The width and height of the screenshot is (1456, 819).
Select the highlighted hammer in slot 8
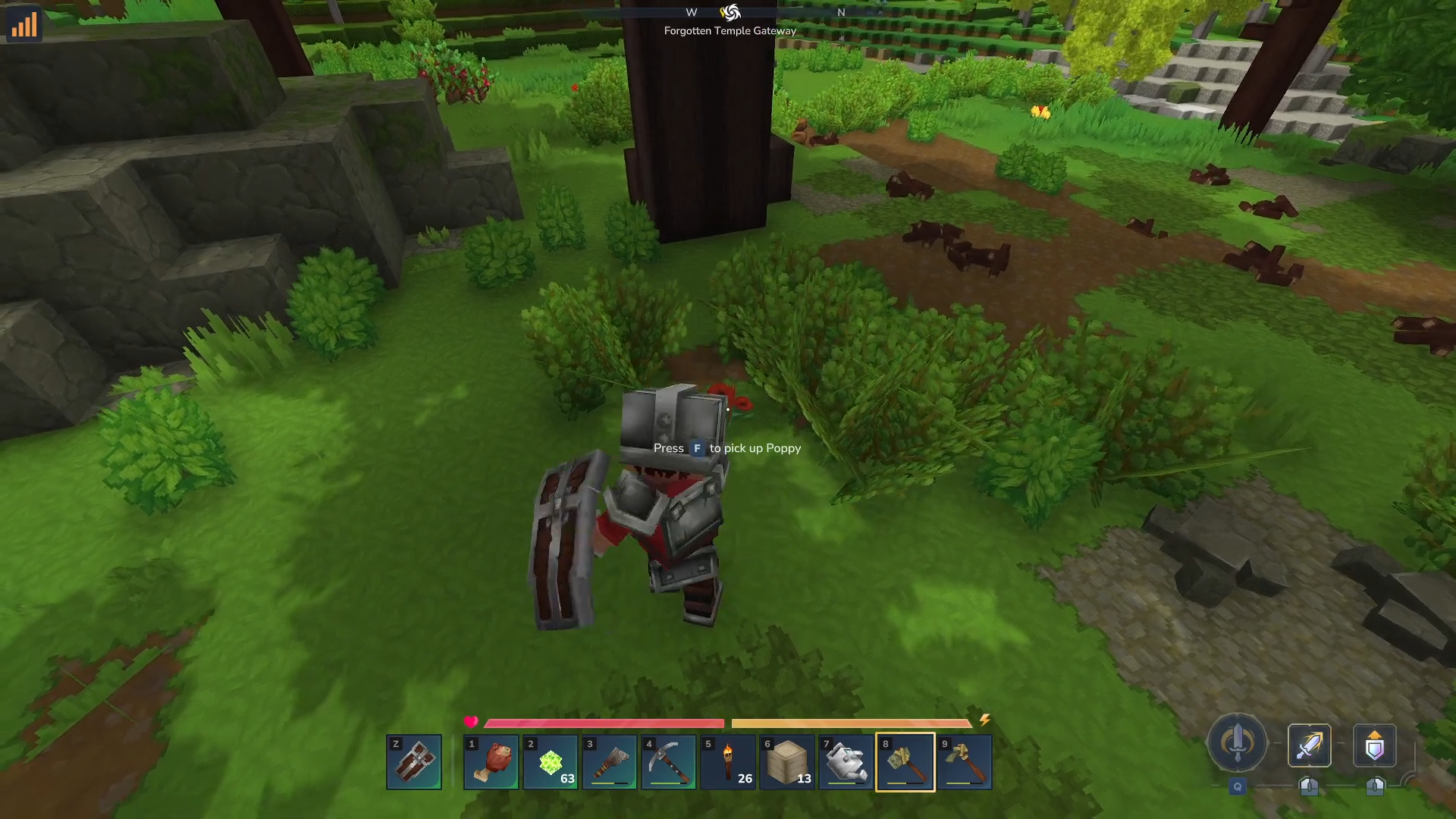(x=905, y=761)
